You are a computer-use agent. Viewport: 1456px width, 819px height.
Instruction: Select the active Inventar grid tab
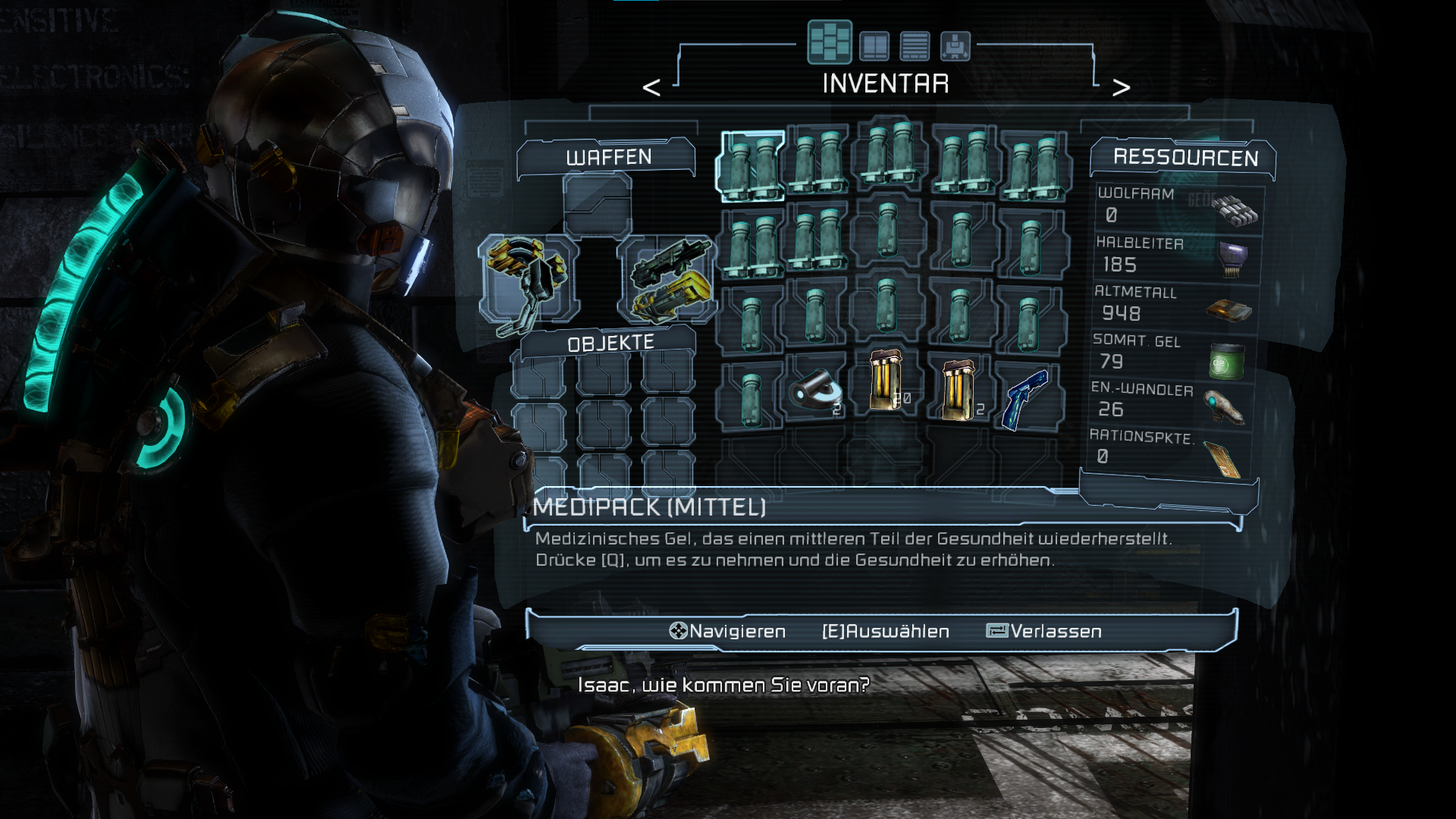[830, 42]
